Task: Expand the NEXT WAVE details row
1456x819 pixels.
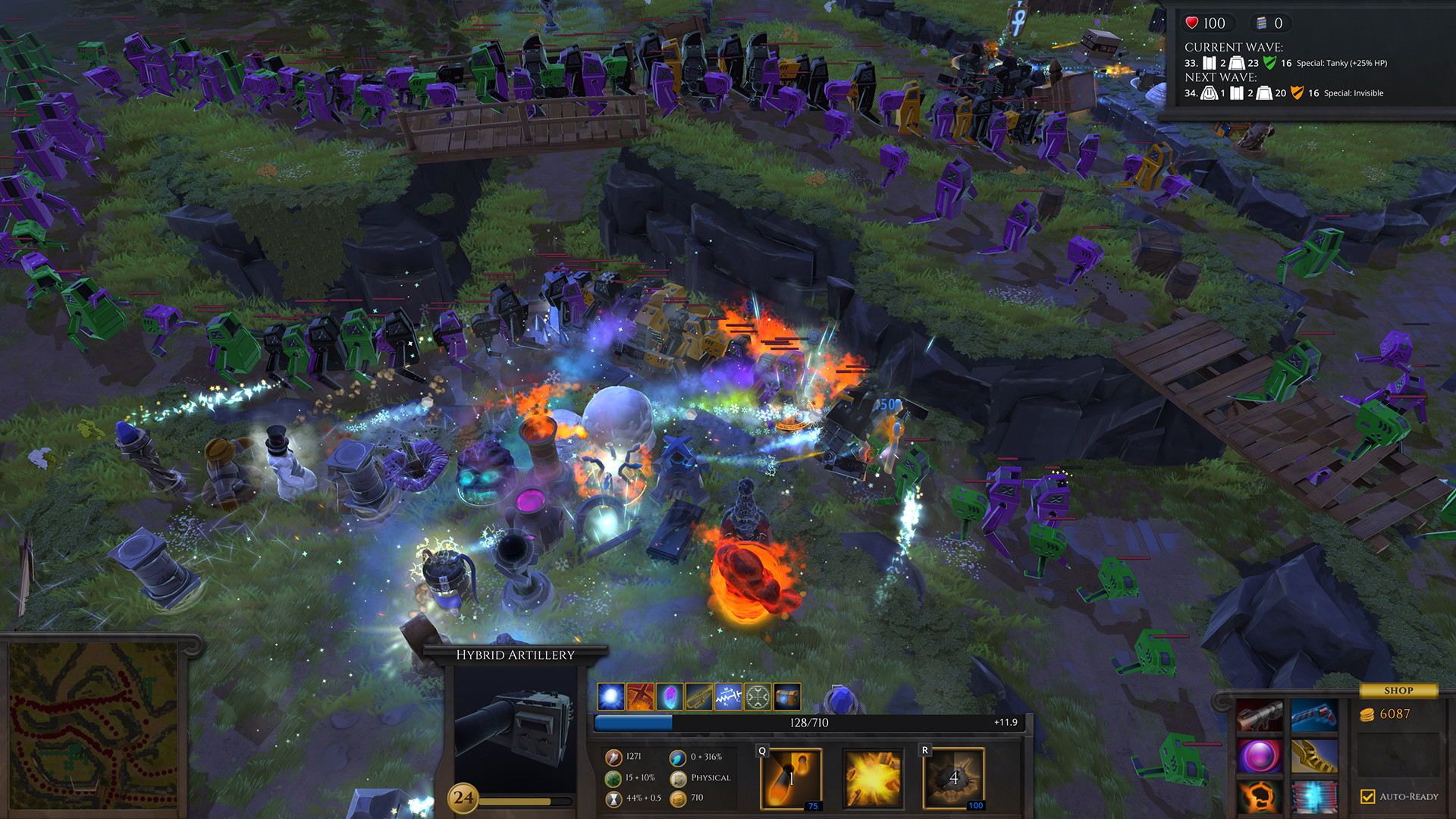Action: [1274, 93]
